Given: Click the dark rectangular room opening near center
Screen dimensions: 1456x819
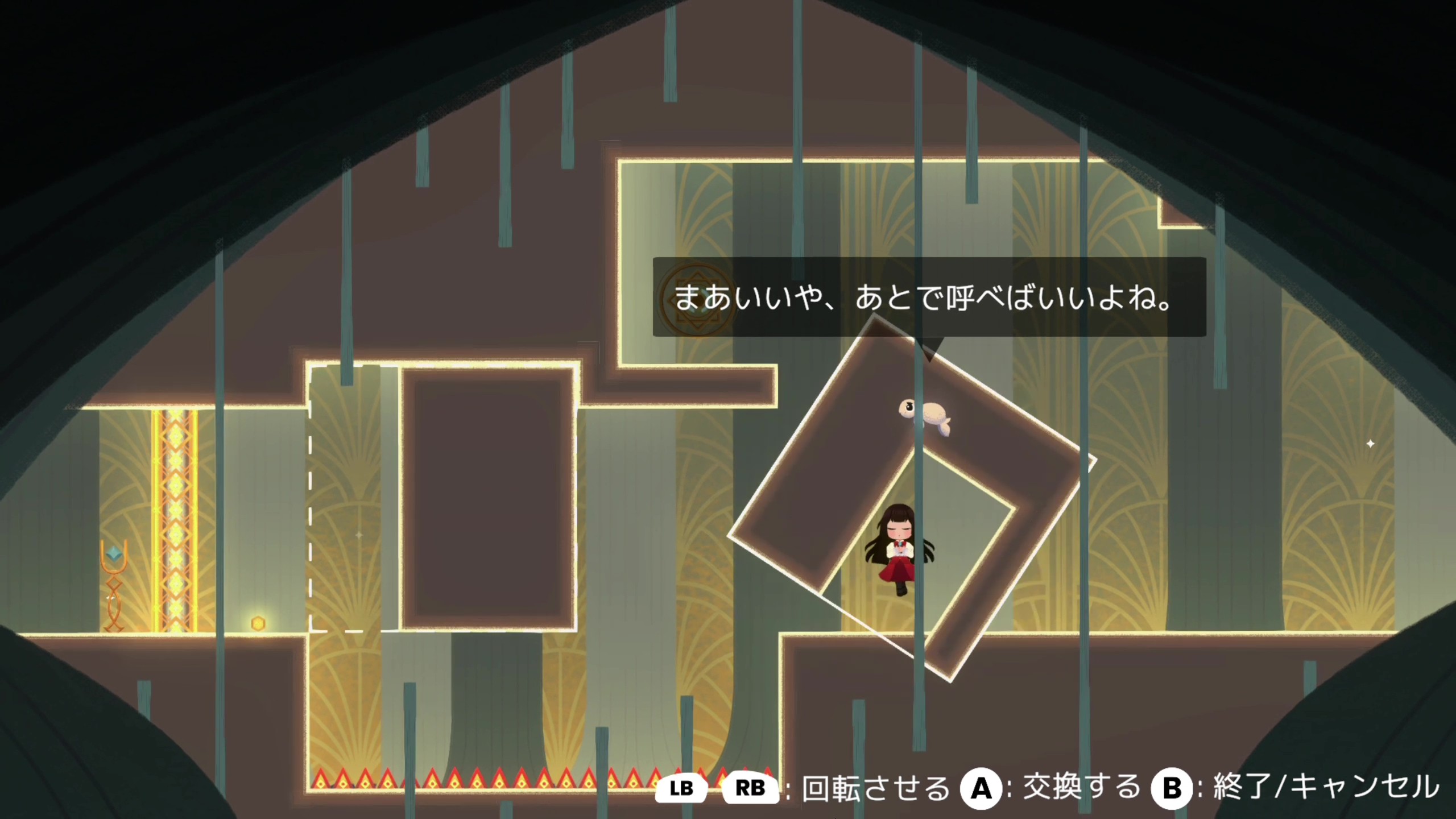Looking at the screenshot, I should 489,500.
